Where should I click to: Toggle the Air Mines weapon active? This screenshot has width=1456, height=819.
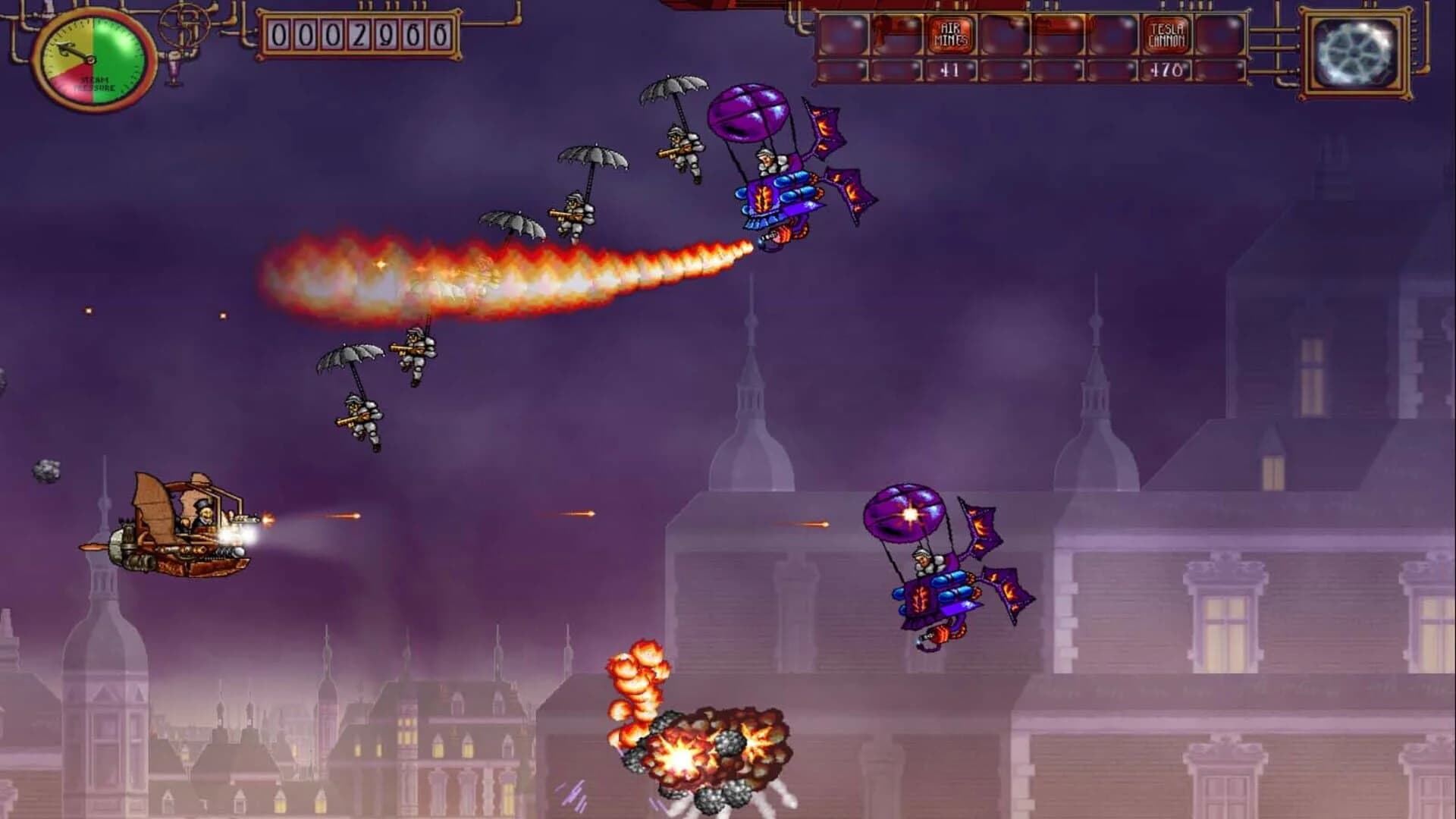coord(950,34)
